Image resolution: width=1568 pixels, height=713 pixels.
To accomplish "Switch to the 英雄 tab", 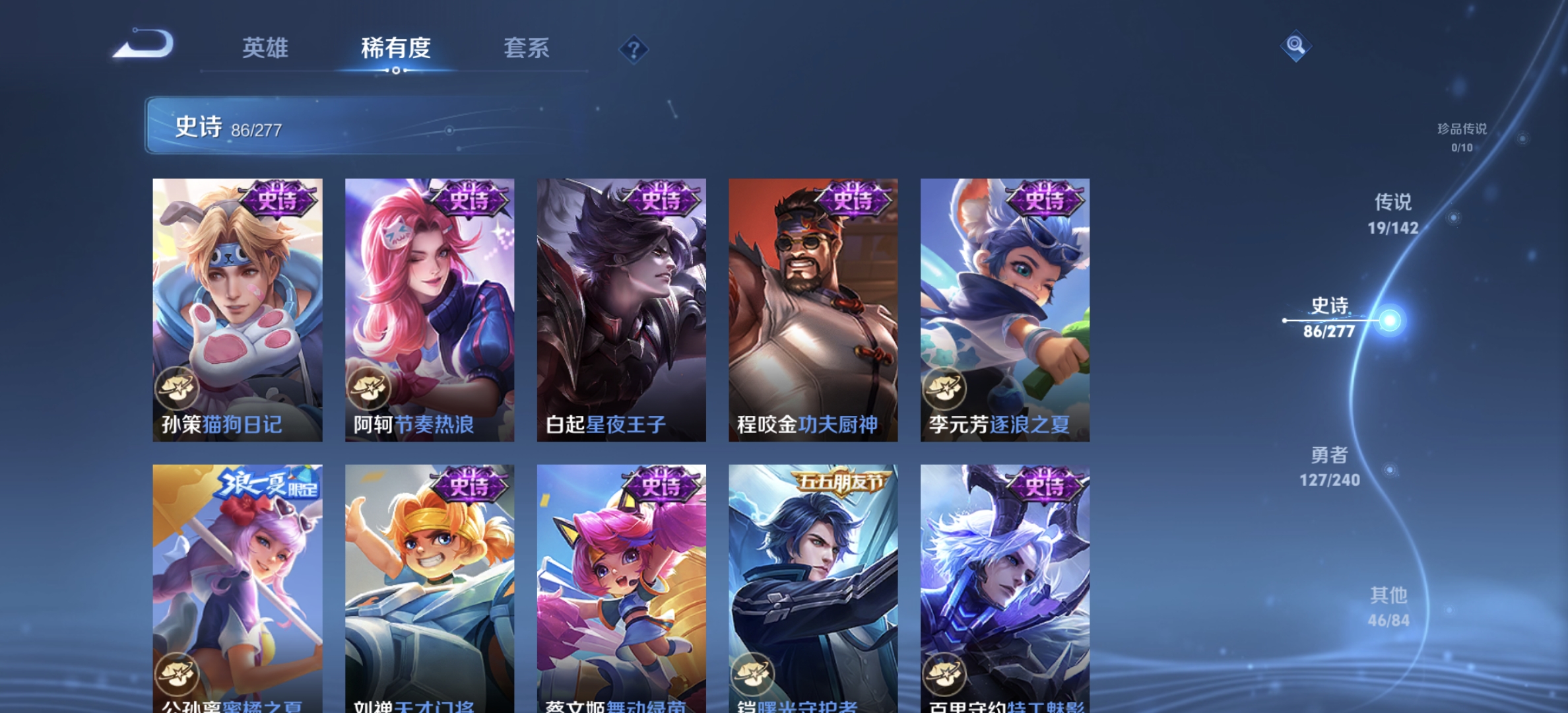I will pos(267,49).
